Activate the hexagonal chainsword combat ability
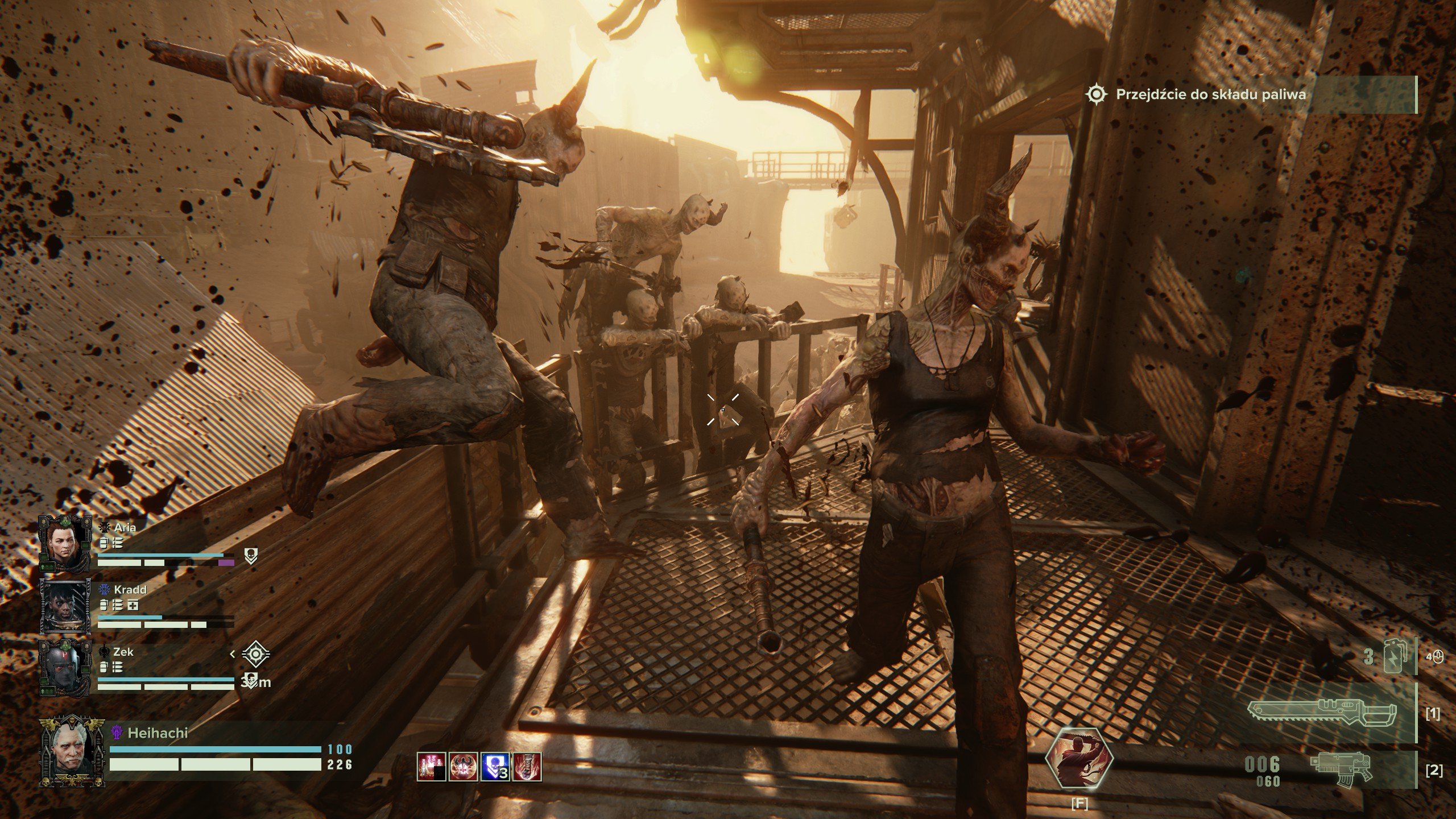 click(x=1079, y=759)
